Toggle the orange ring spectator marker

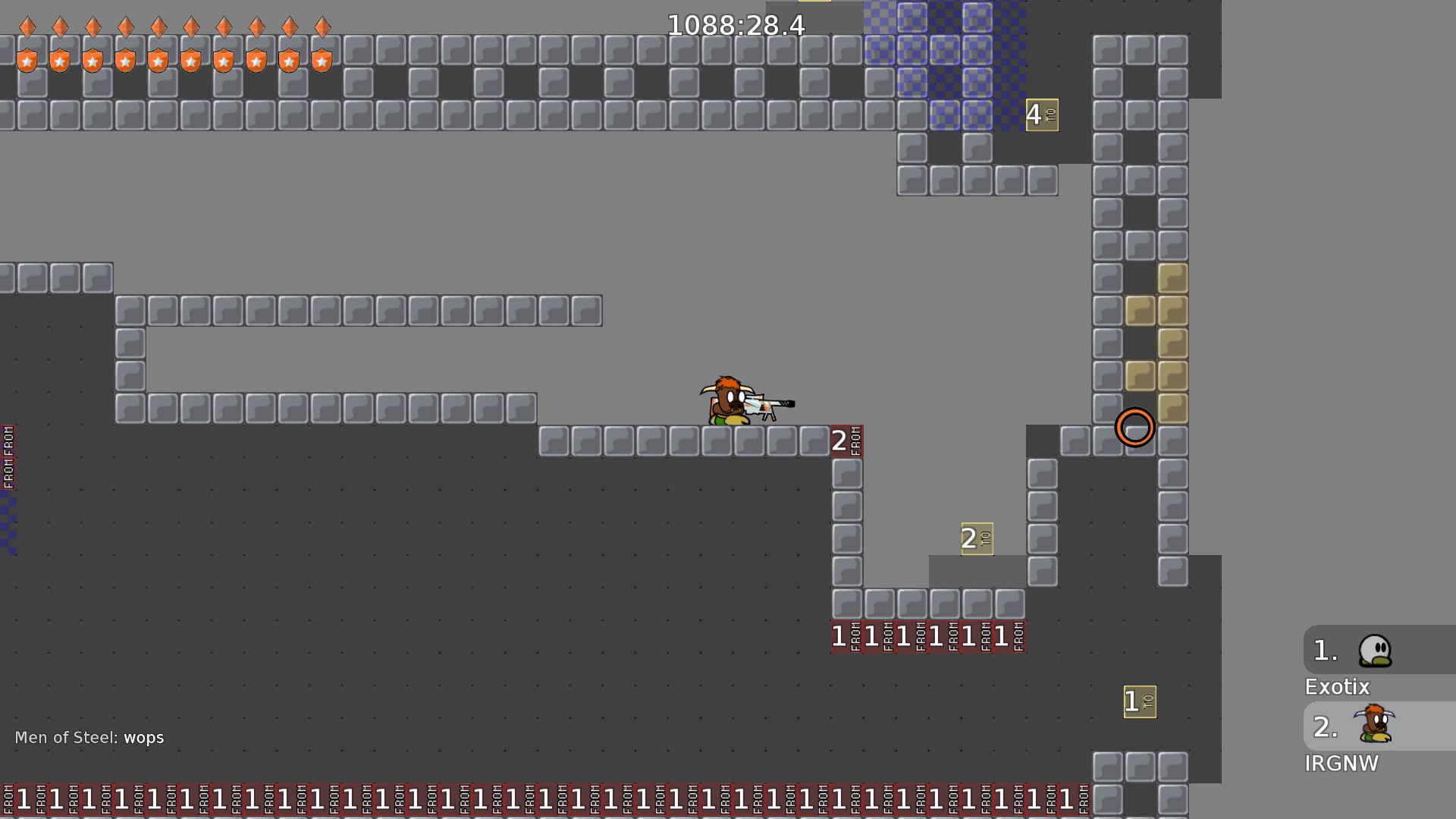click(x=1135, y=428)
